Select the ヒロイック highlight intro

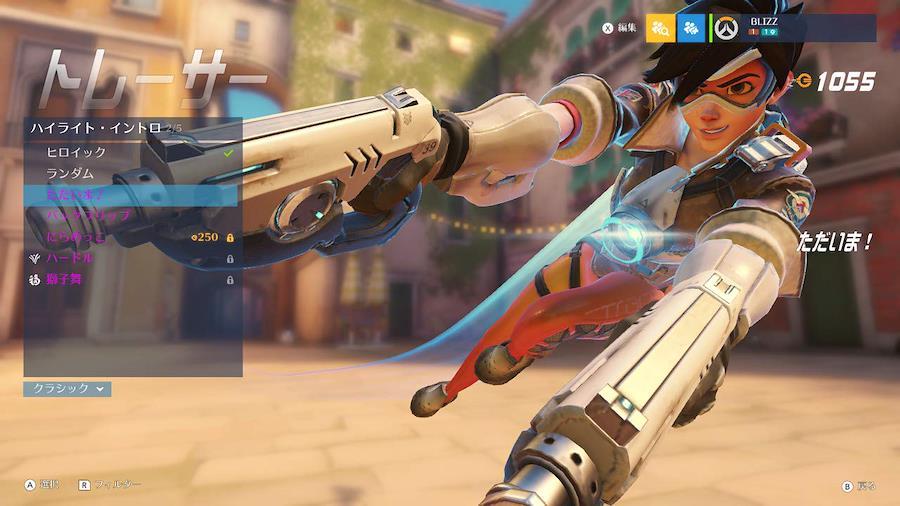130,152
